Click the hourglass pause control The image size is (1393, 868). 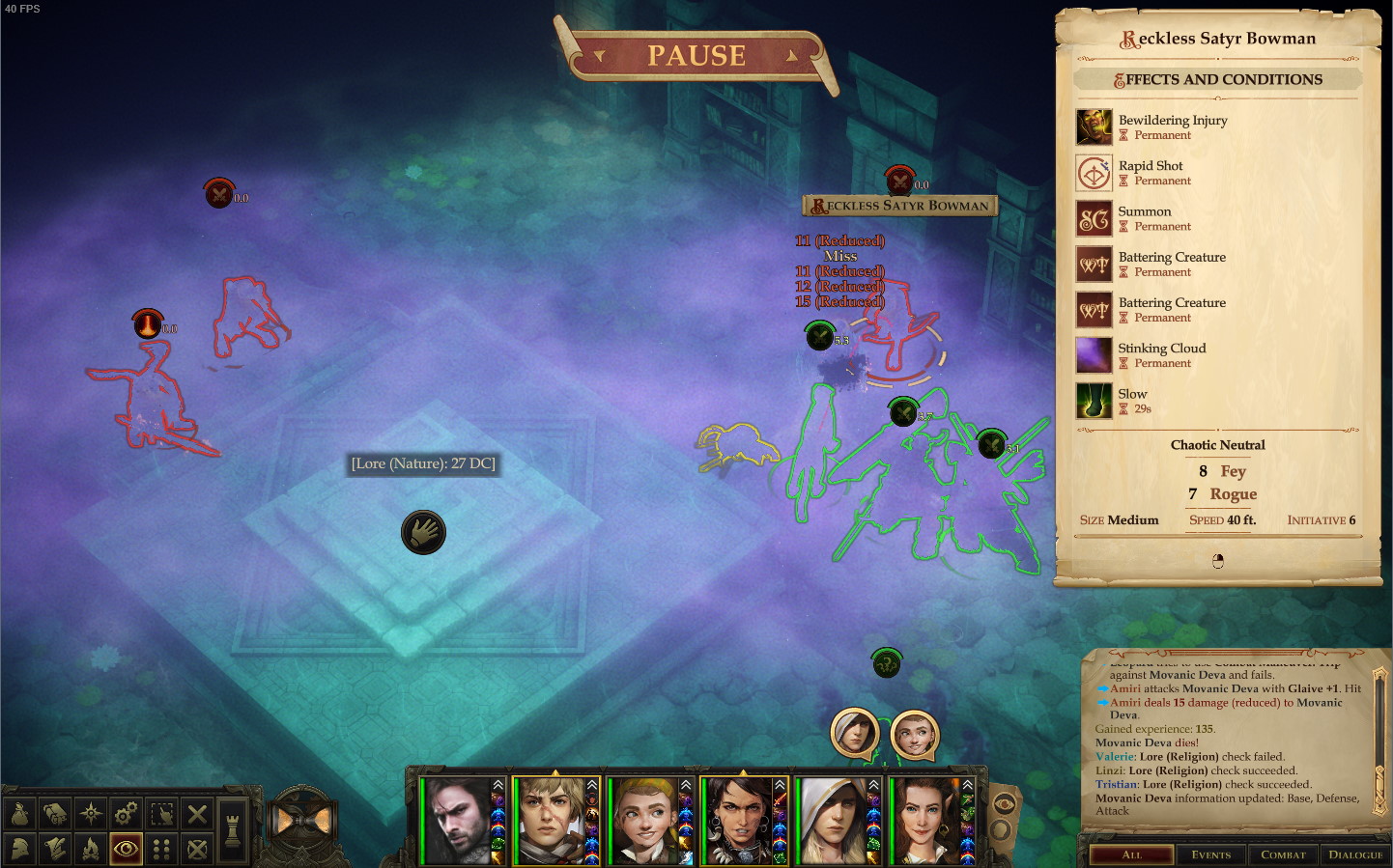[x=301, y=820]
